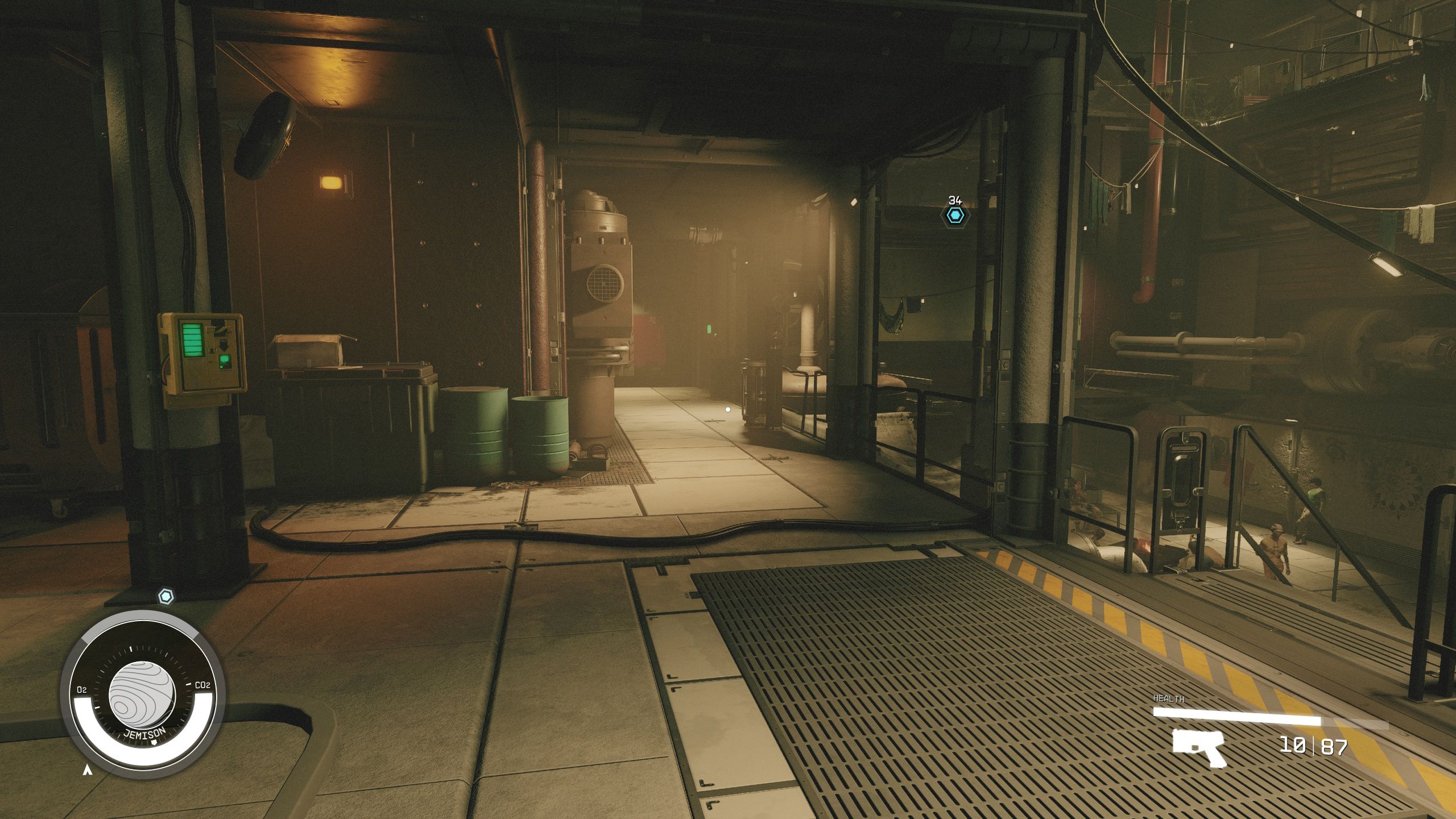Click the crosshair dot at screen center

(727, 408)
